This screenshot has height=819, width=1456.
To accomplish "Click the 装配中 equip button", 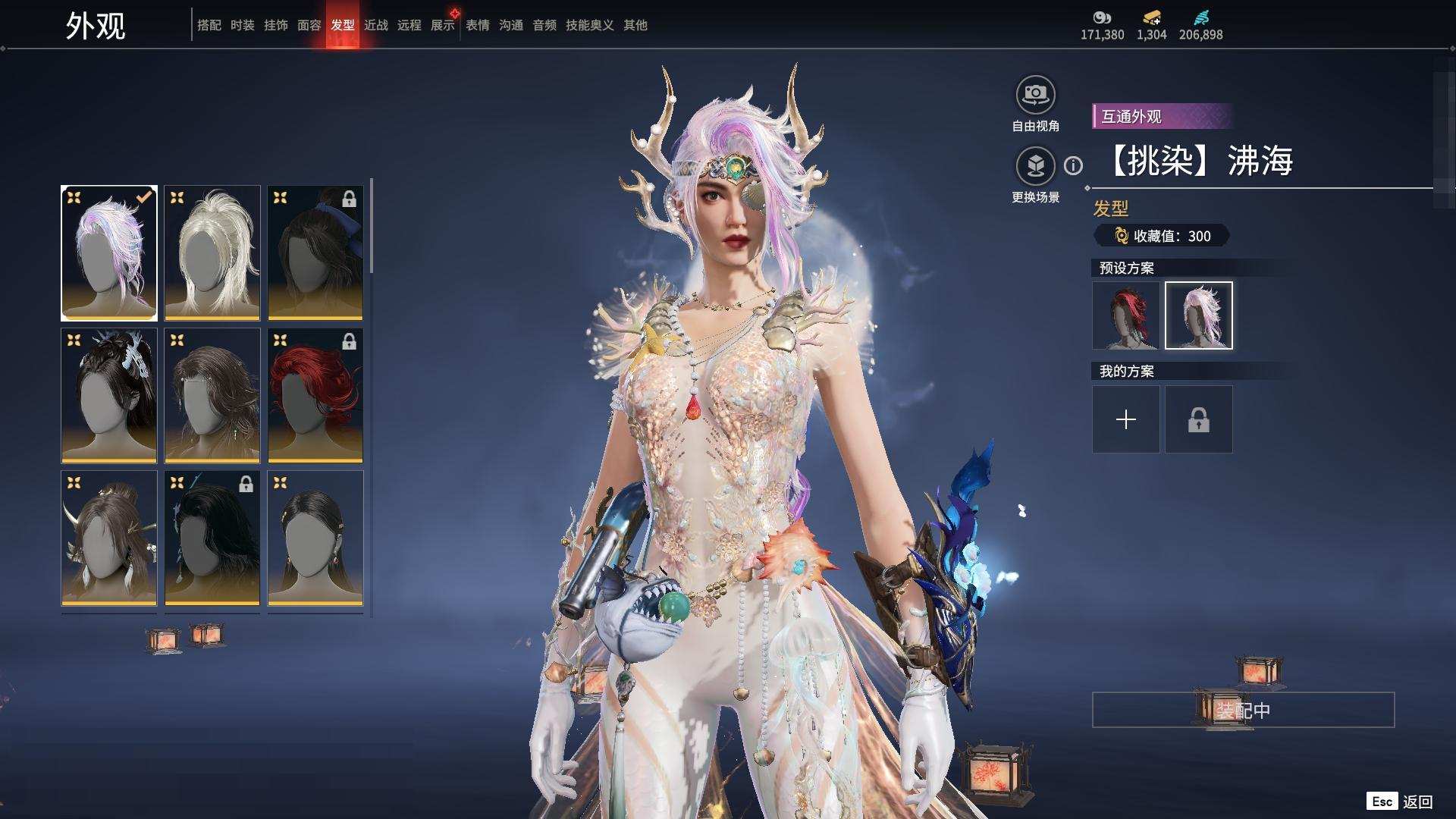I will (x=1243, y=710).
